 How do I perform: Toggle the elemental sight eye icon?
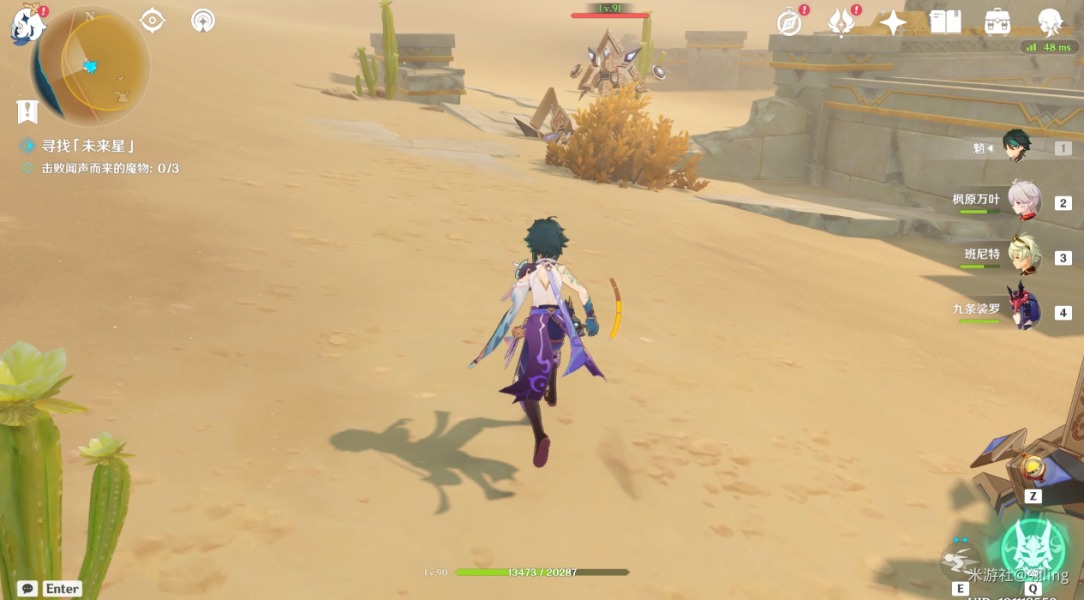click(152, 20)
